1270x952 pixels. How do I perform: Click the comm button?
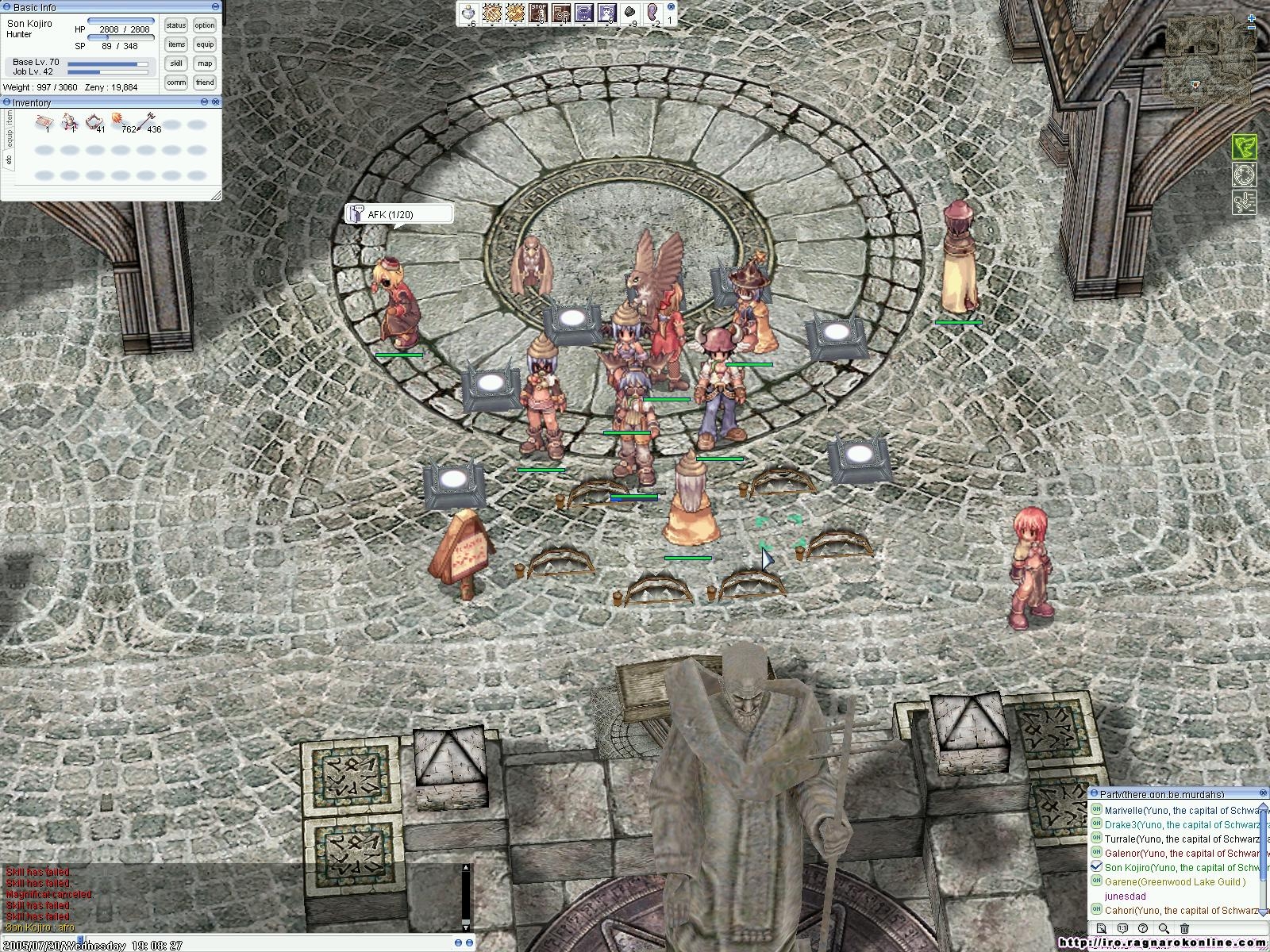pos(176,83)
